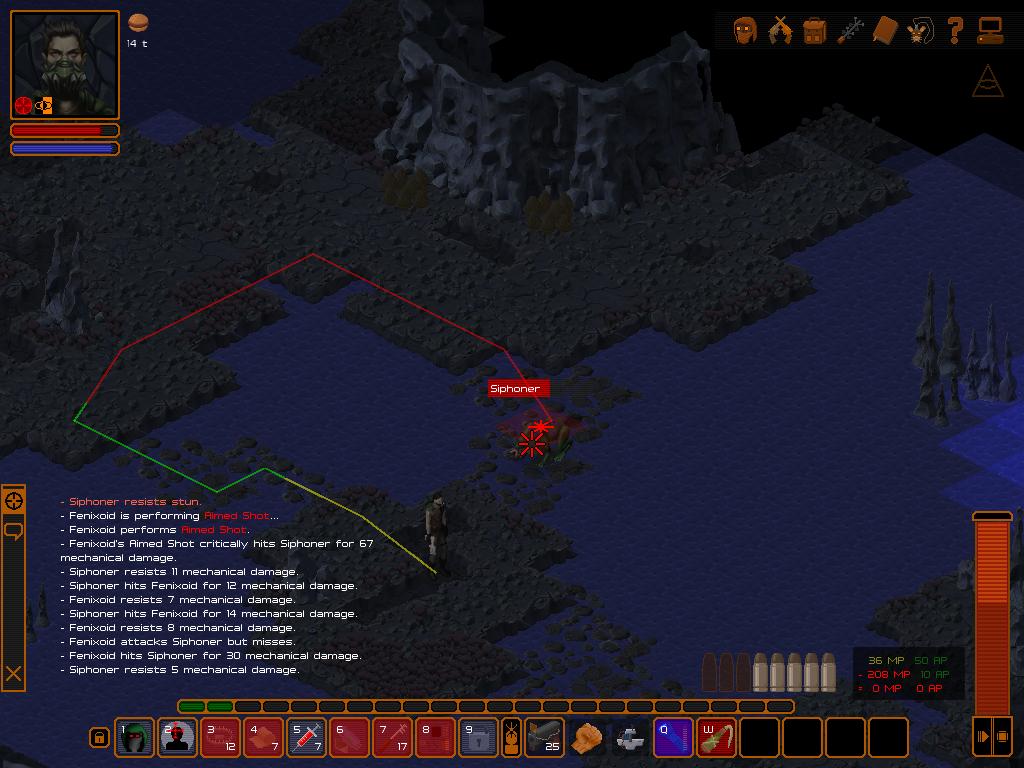1024x768 pixels.
Task: Open the computer main menu icon
Action: pyautogui.click(x=990, y=31)
